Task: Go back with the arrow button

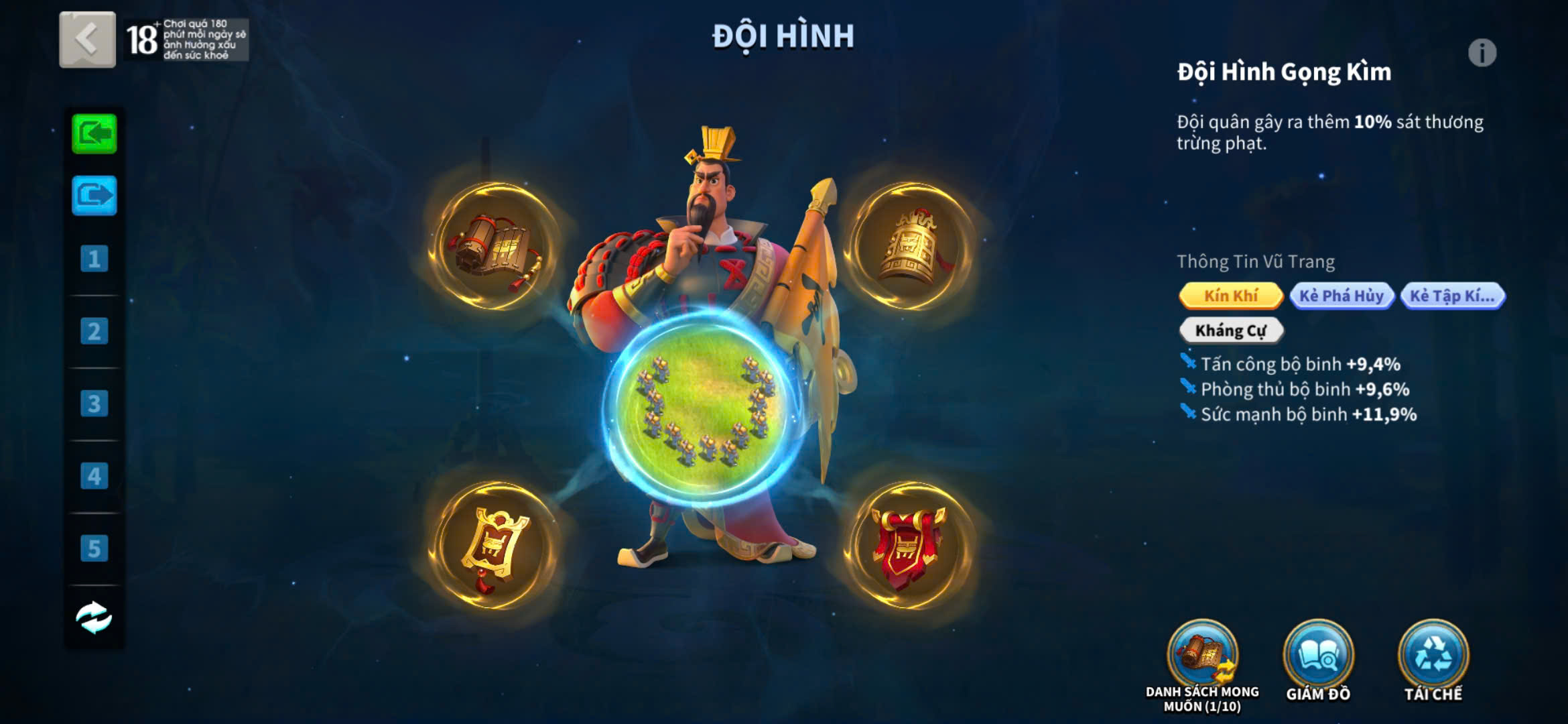Action: pyautogui.click(x=87, y=40)
